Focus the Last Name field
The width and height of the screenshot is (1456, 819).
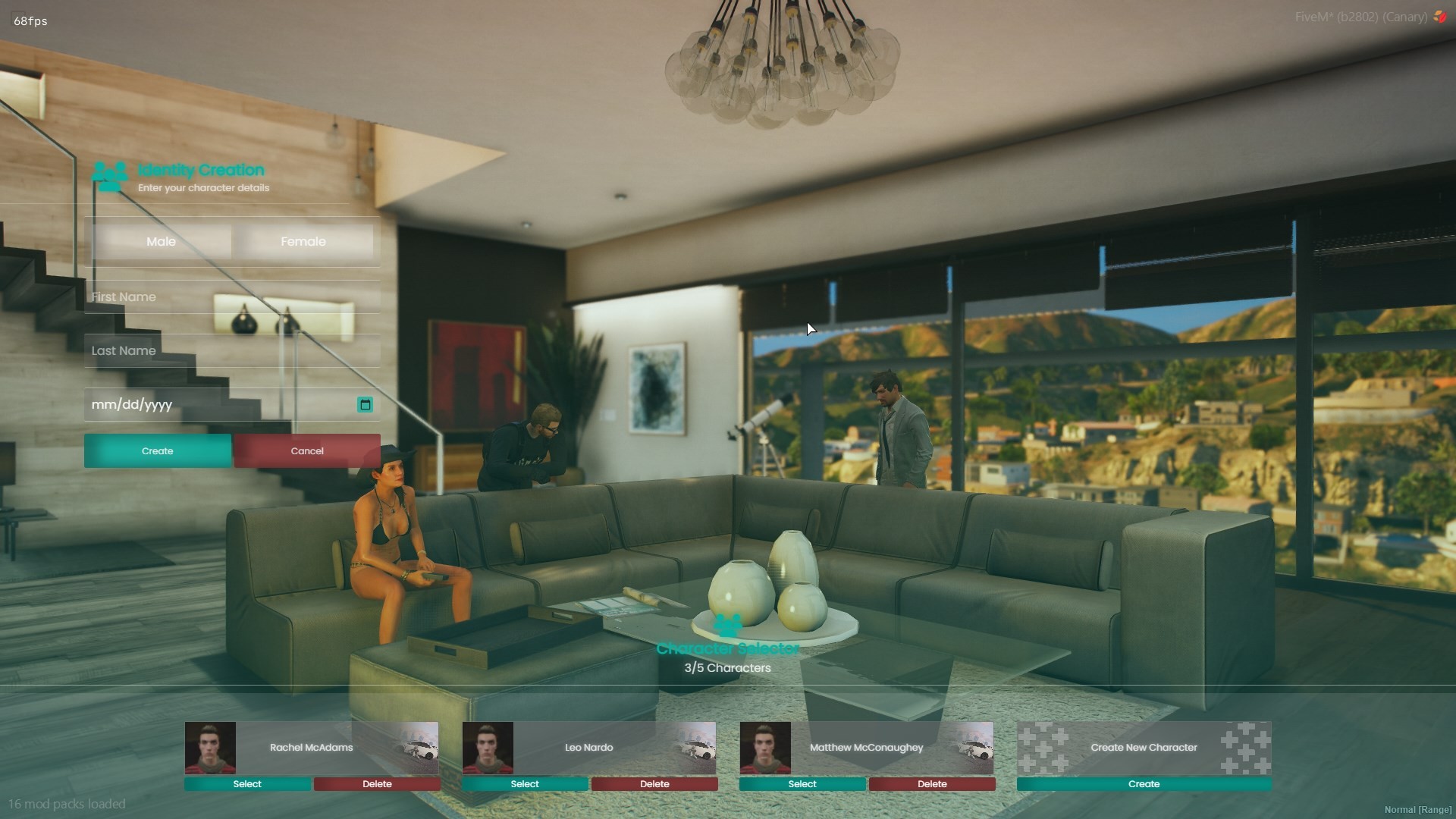click(231, 351)
